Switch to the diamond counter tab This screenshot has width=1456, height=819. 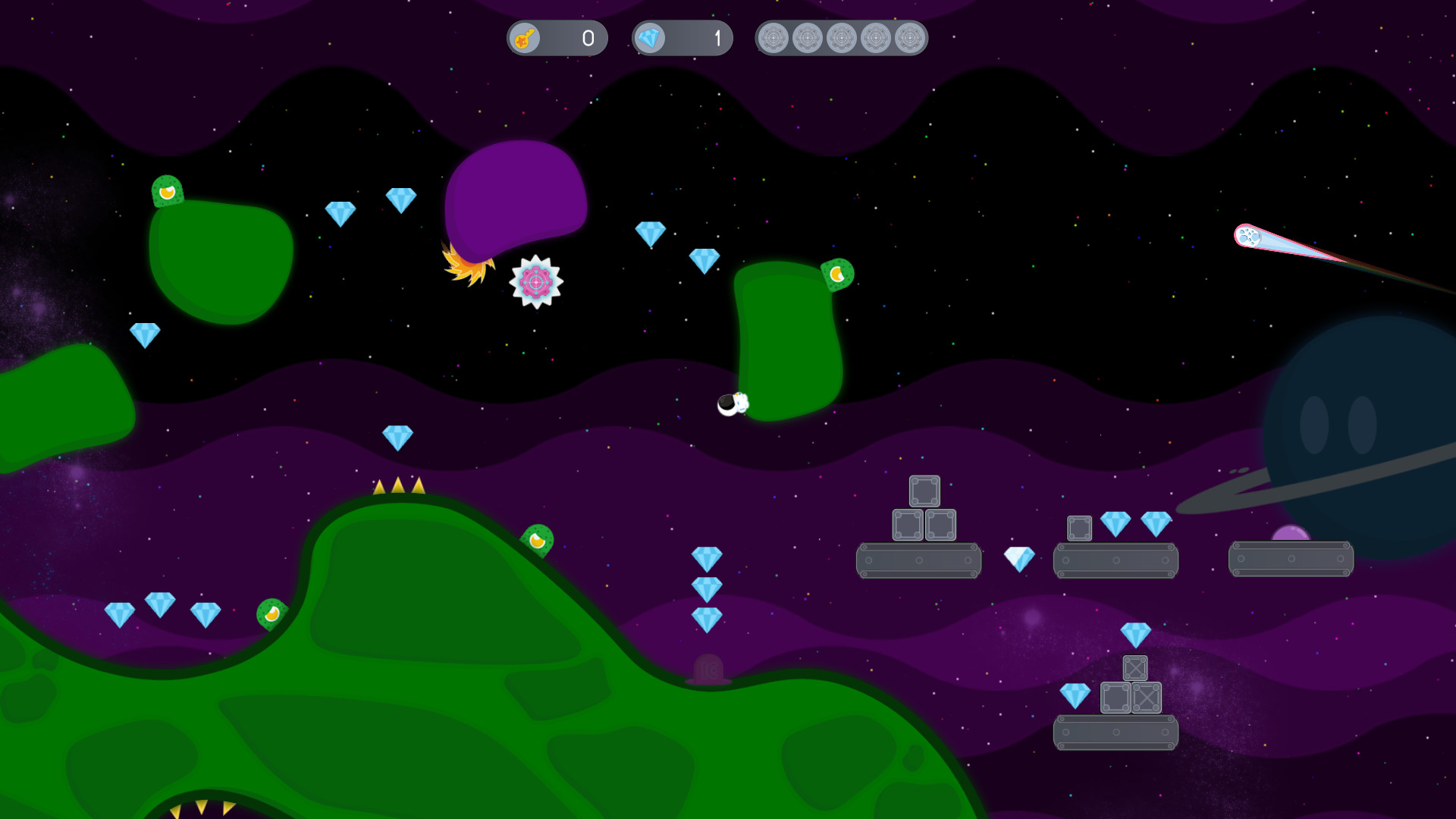[x=680, y=38]
